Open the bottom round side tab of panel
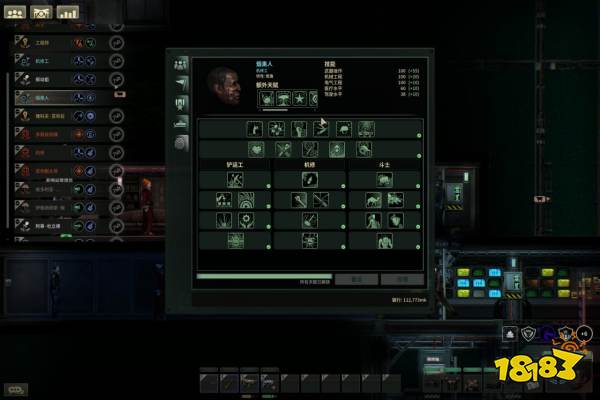 tap(181, 142)
